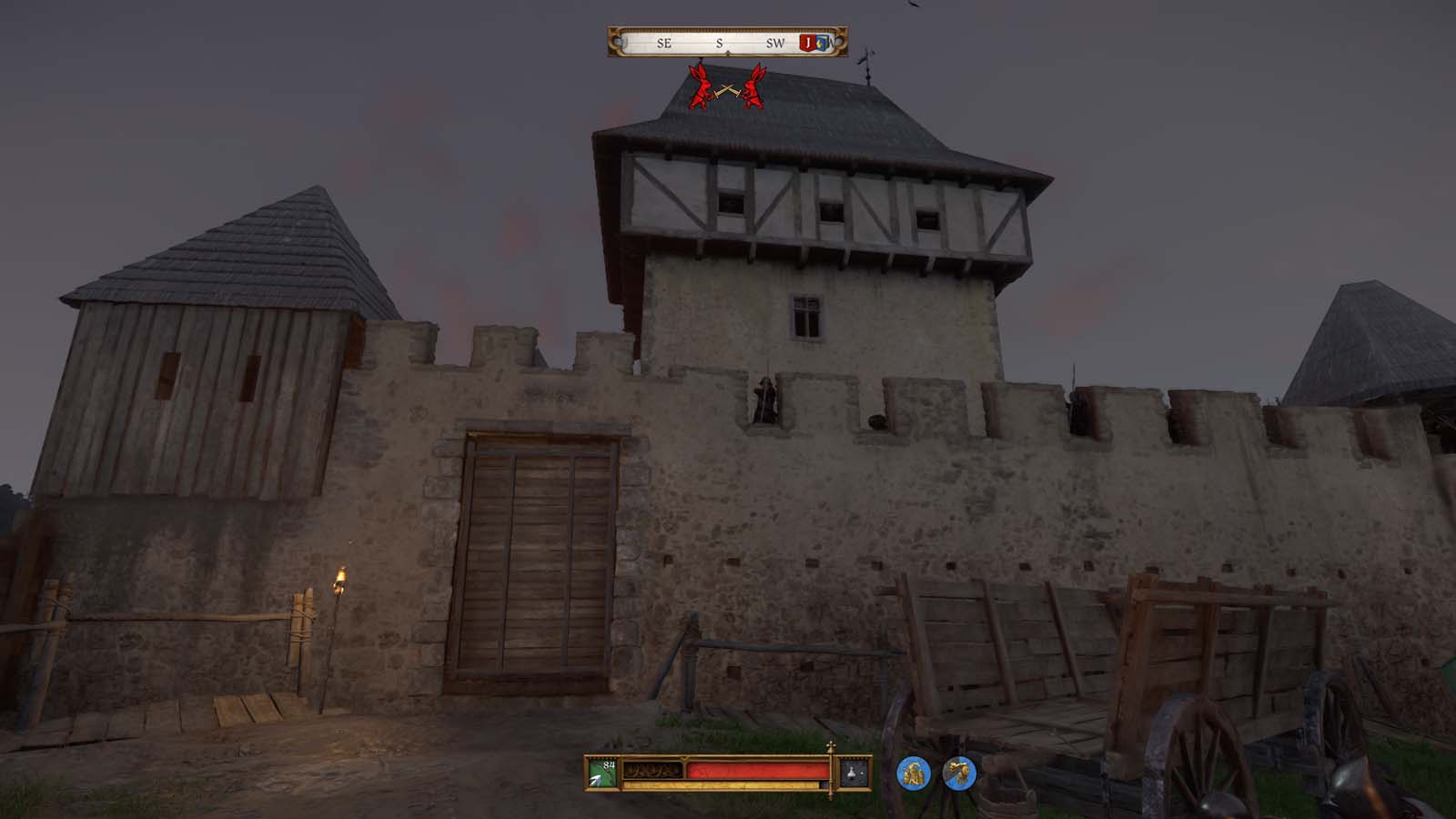Open the potion flask icon beside the stamina bar
The image size is (1456, 819).
tap(851, 773)
